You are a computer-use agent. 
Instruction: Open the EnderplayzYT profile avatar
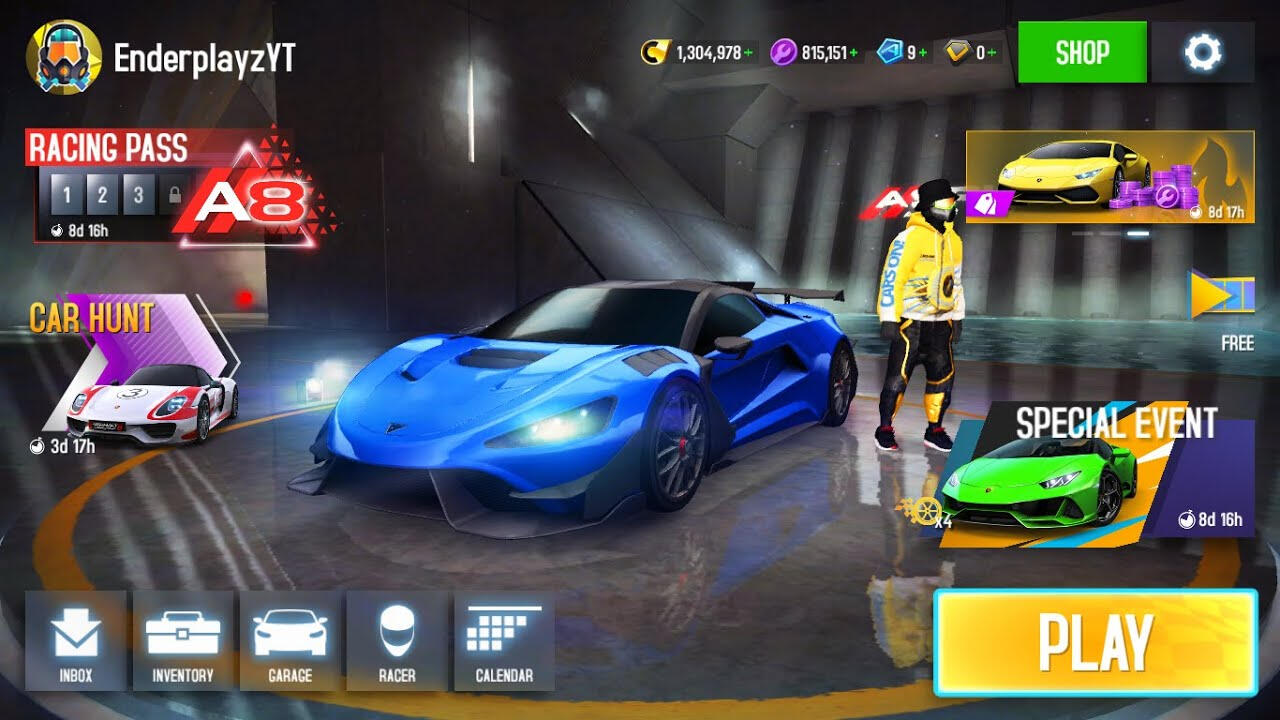63,56
